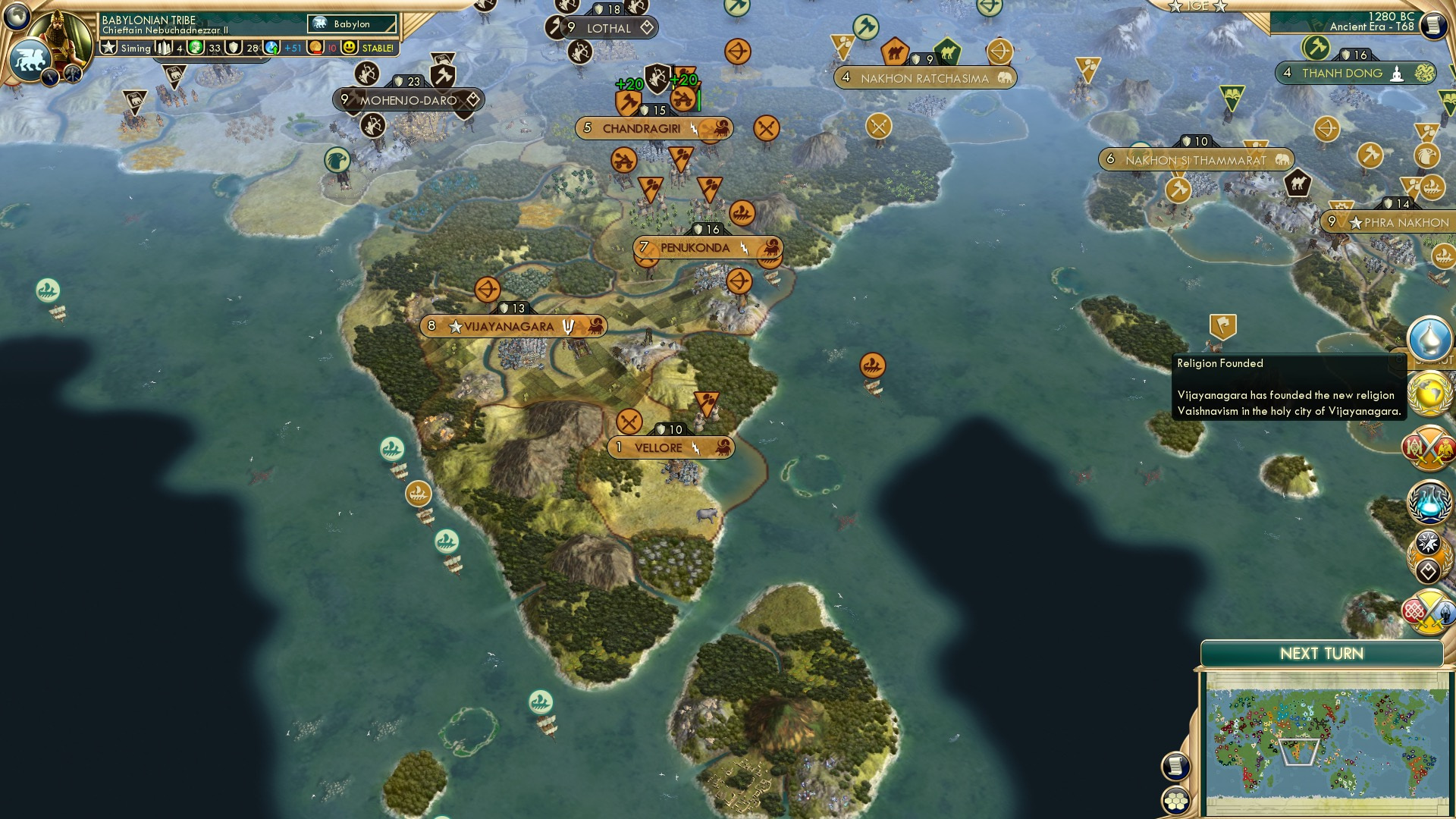Expand the Babylon civilization dropdown banner

pyautogui.click(x=351, y=24)
